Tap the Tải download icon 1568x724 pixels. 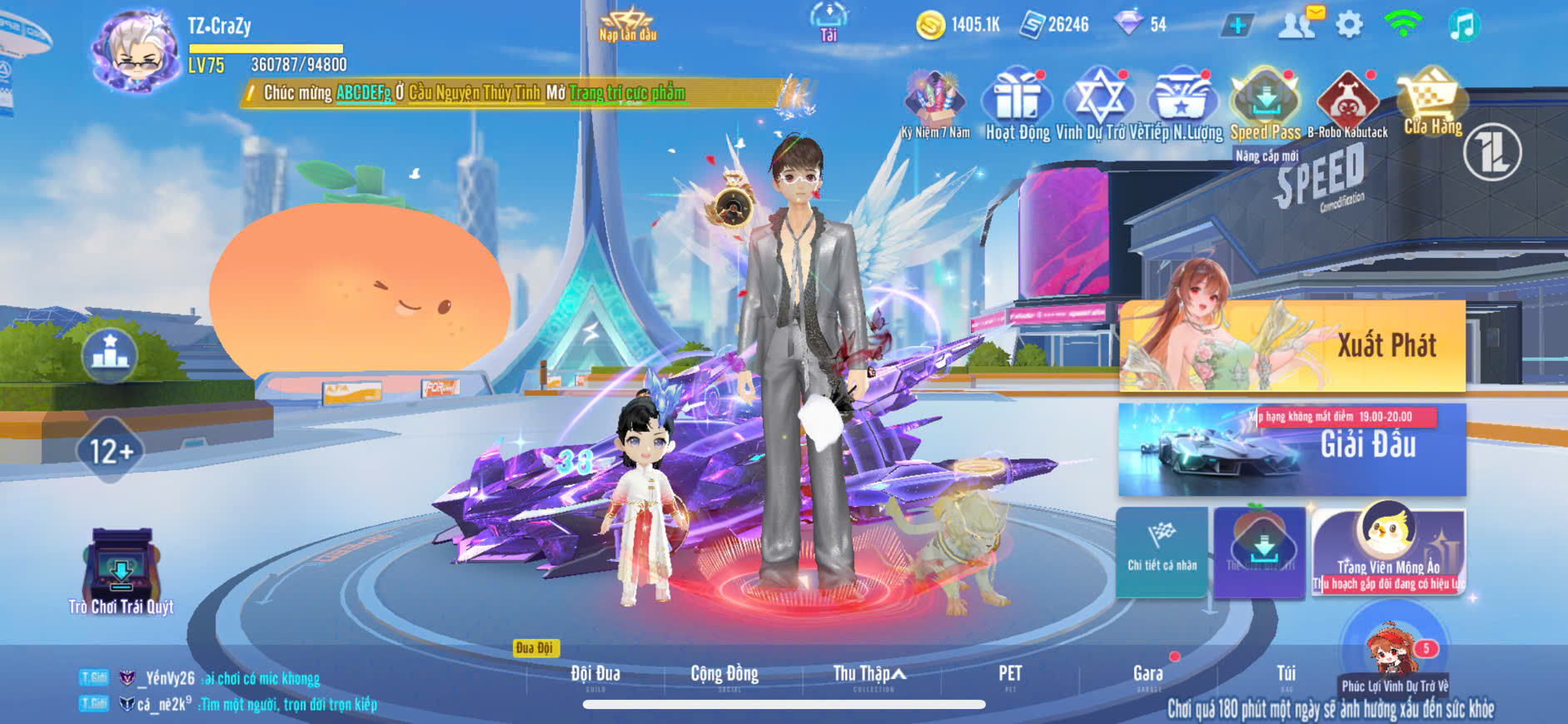pos(829,21)
